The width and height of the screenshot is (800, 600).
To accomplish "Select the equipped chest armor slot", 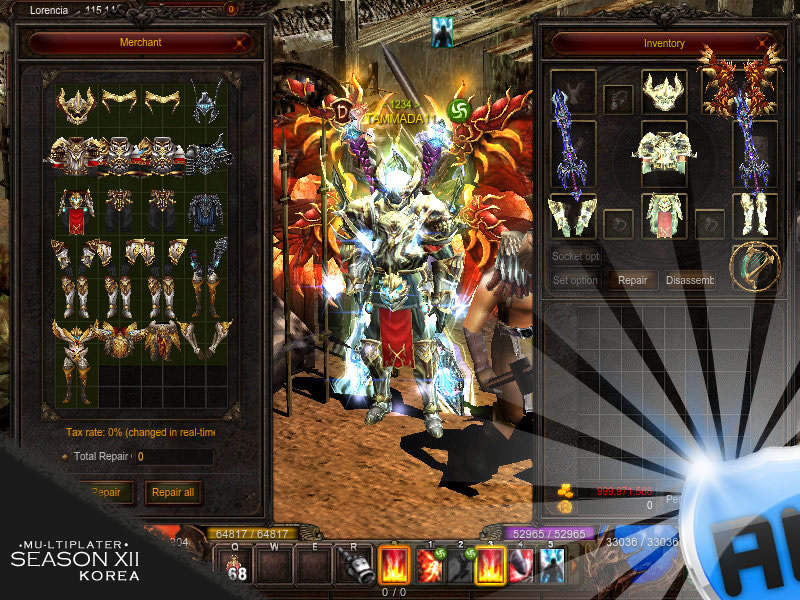I will pyautogui.click(x=664, y=150).
